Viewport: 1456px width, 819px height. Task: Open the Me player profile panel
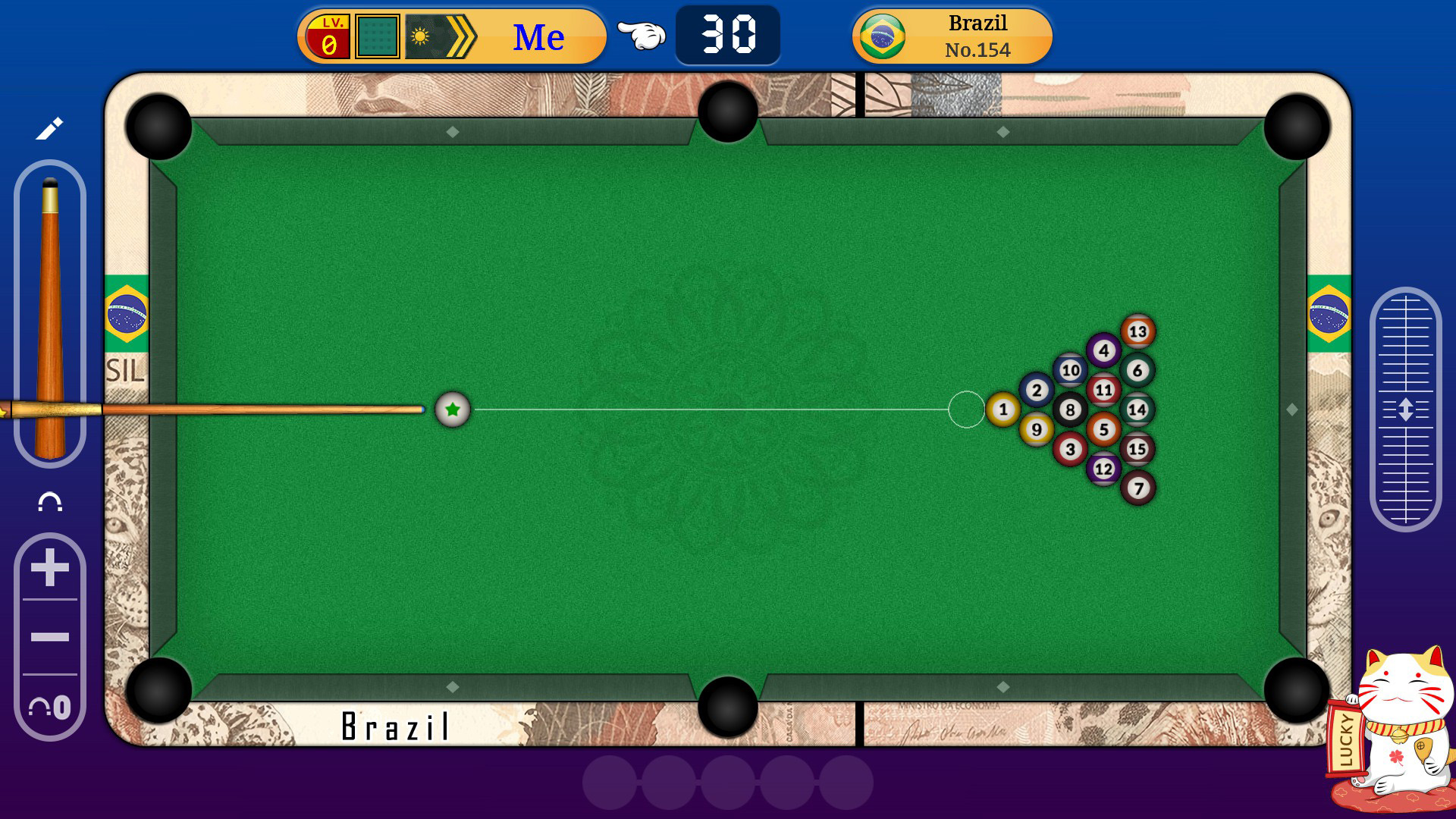pyautogui.click(x=538, y=35)
